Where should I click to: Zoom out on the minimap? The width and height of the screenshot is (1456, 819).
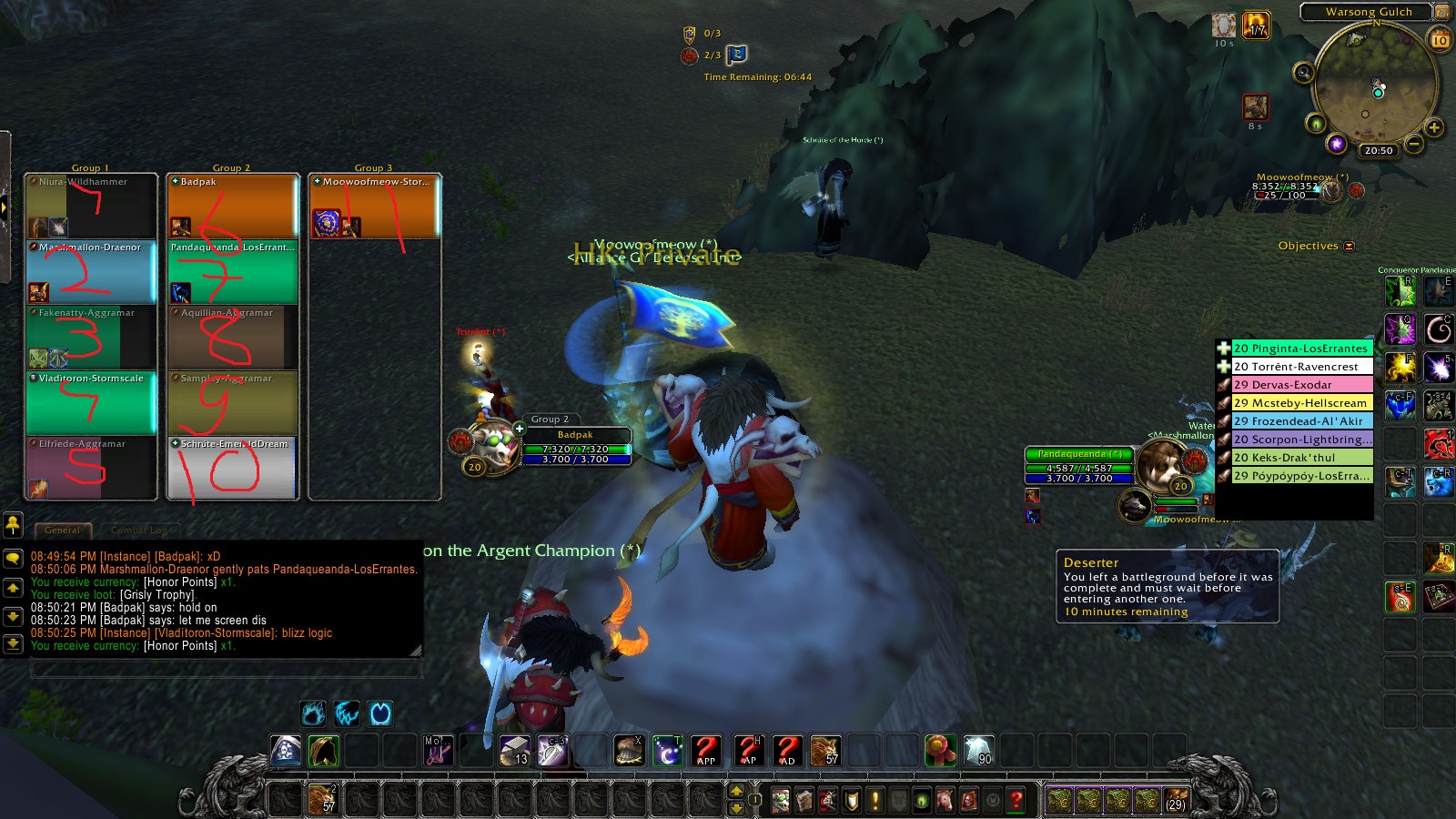click(x=1413, y=144)
